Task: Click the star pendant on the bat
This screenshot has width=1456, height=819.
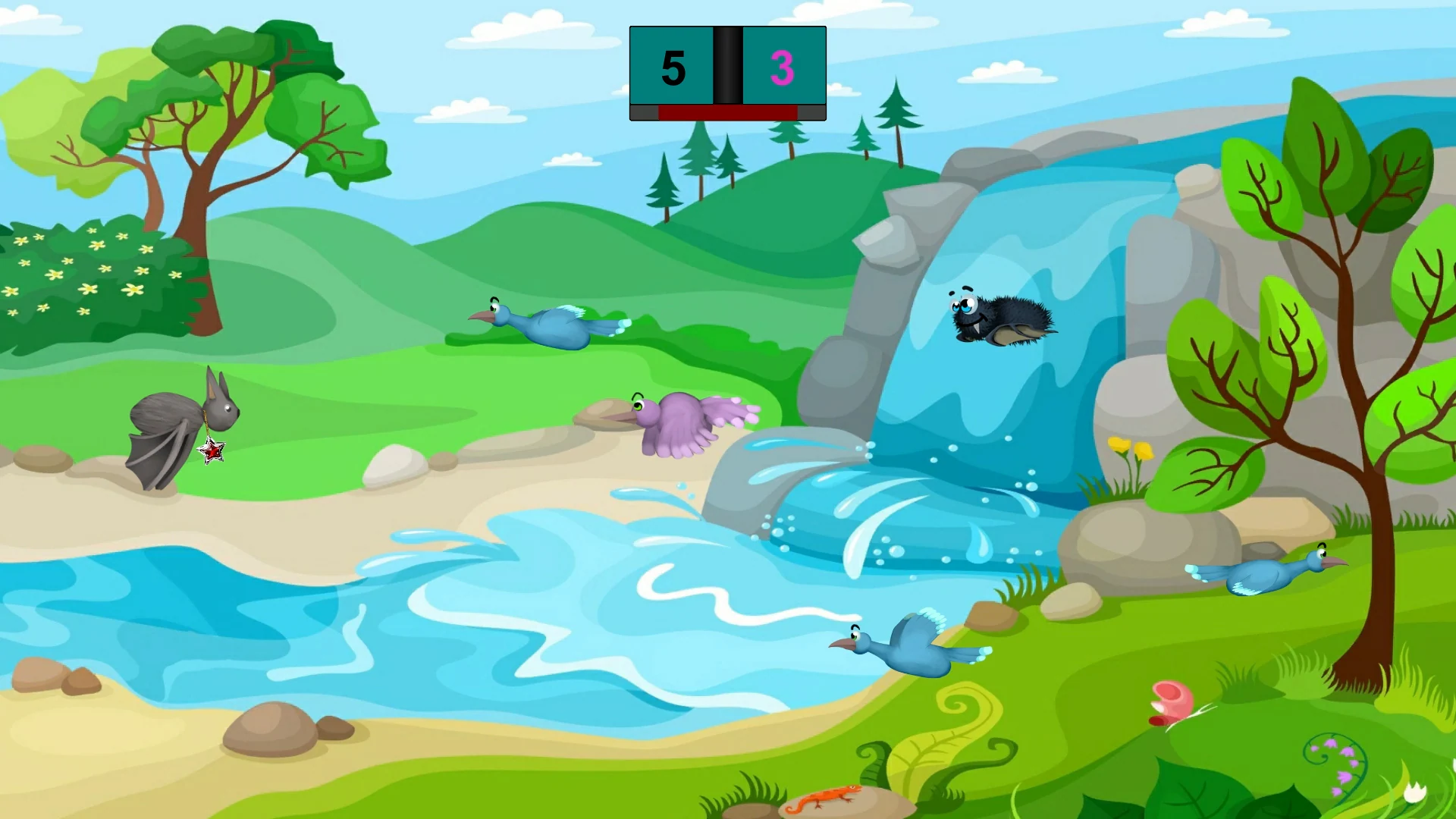Action: (213, 450)
